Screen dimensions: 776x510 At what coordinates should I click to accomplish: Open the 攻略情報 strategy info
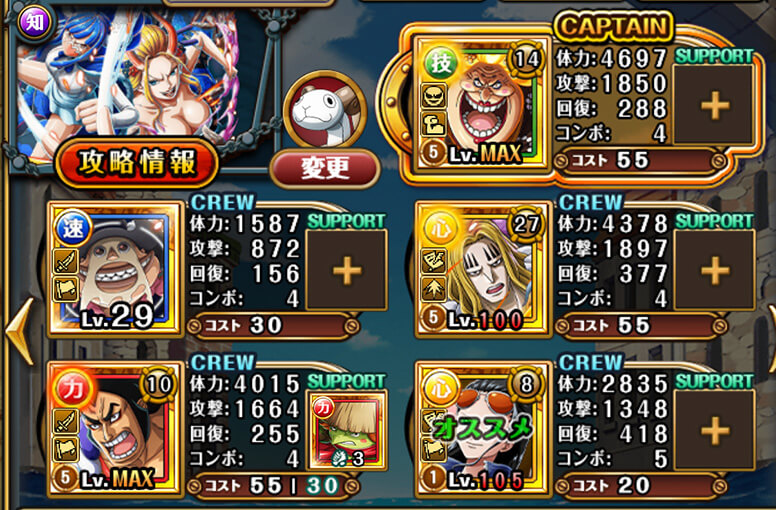(x=138, y=162)
